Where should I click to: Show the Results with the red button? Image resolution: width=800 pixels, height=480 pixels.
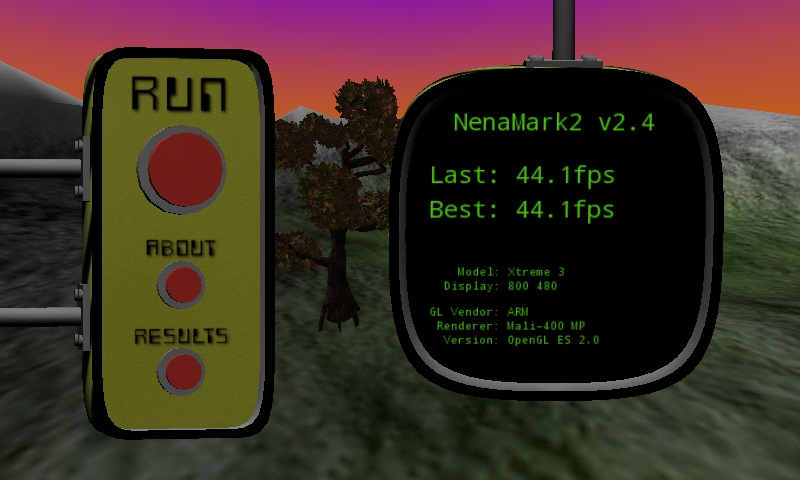pos(182,371)
